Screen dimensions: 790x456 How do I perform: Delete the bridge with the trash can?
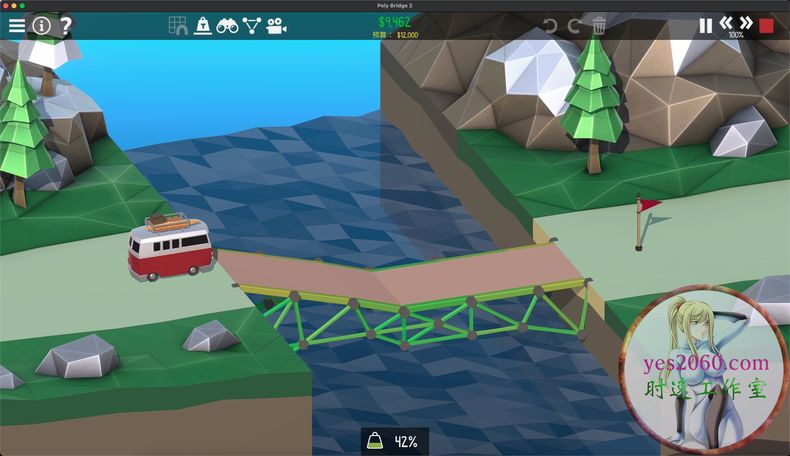pyautogui.click(x=599, y=25)
